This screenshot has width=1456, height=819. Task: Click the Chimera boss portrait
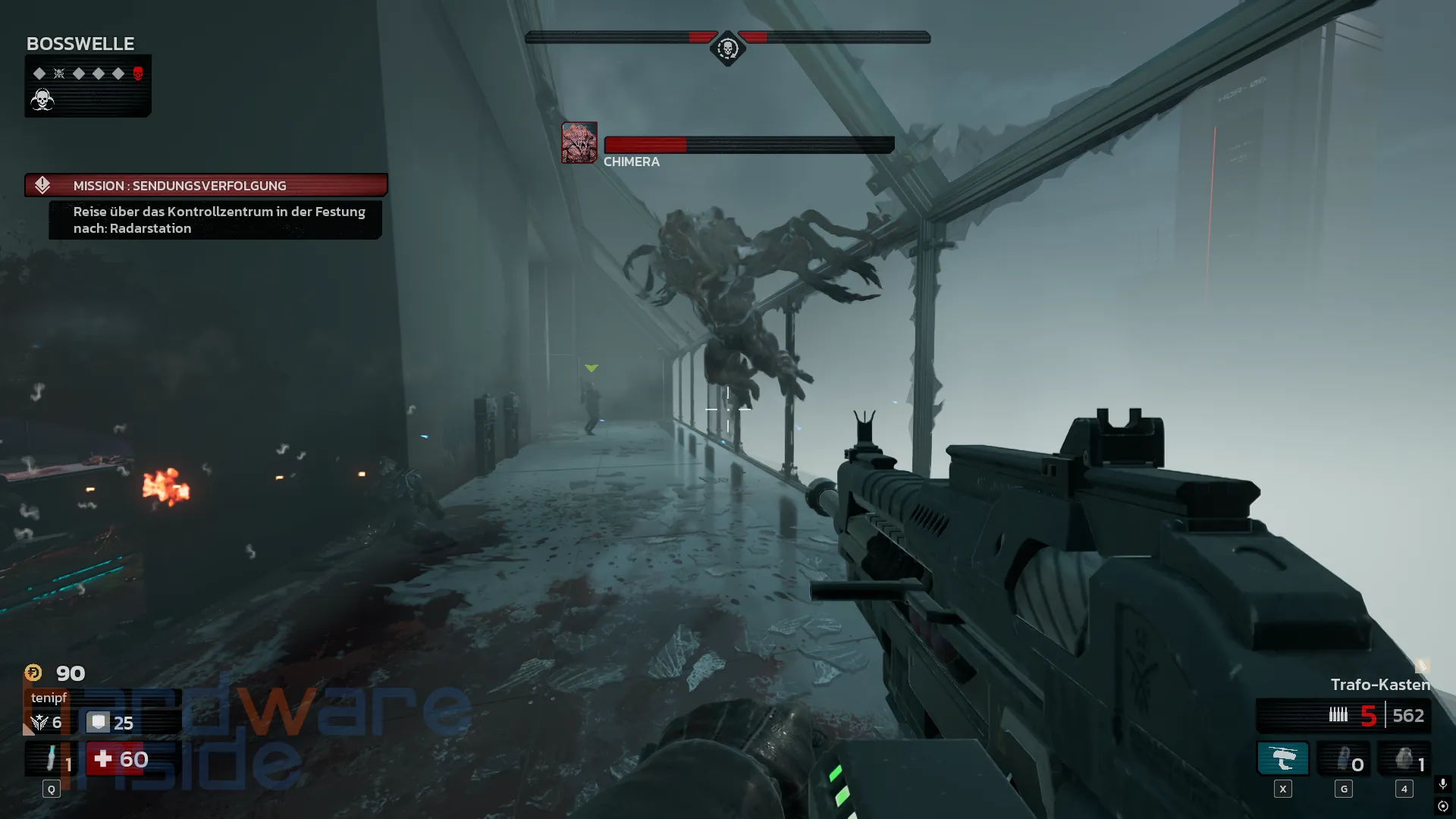pyautogui.click(x=579, y=143)
